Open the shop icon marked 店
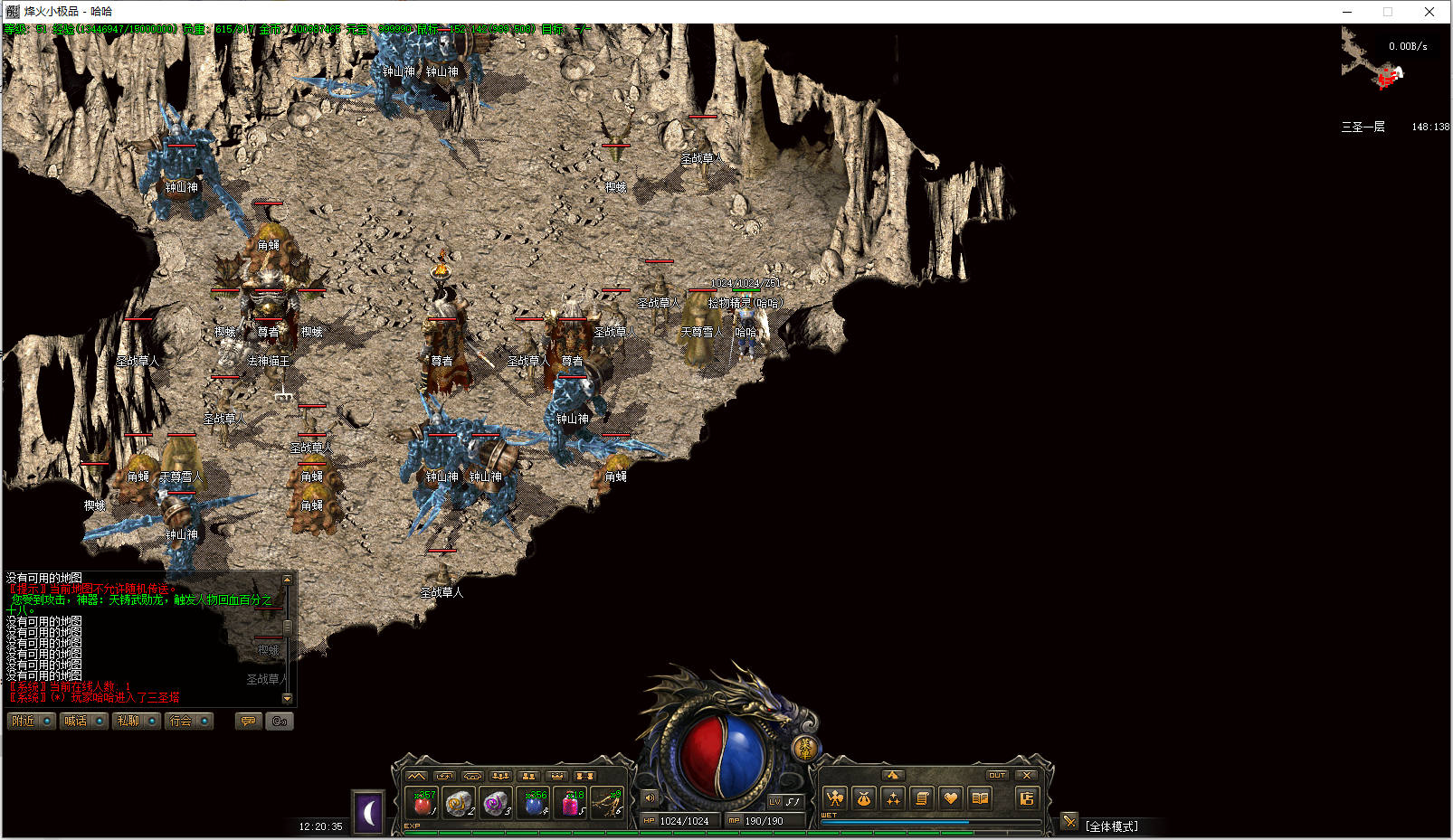1453x840 pixels. [x=1026, y=798]
